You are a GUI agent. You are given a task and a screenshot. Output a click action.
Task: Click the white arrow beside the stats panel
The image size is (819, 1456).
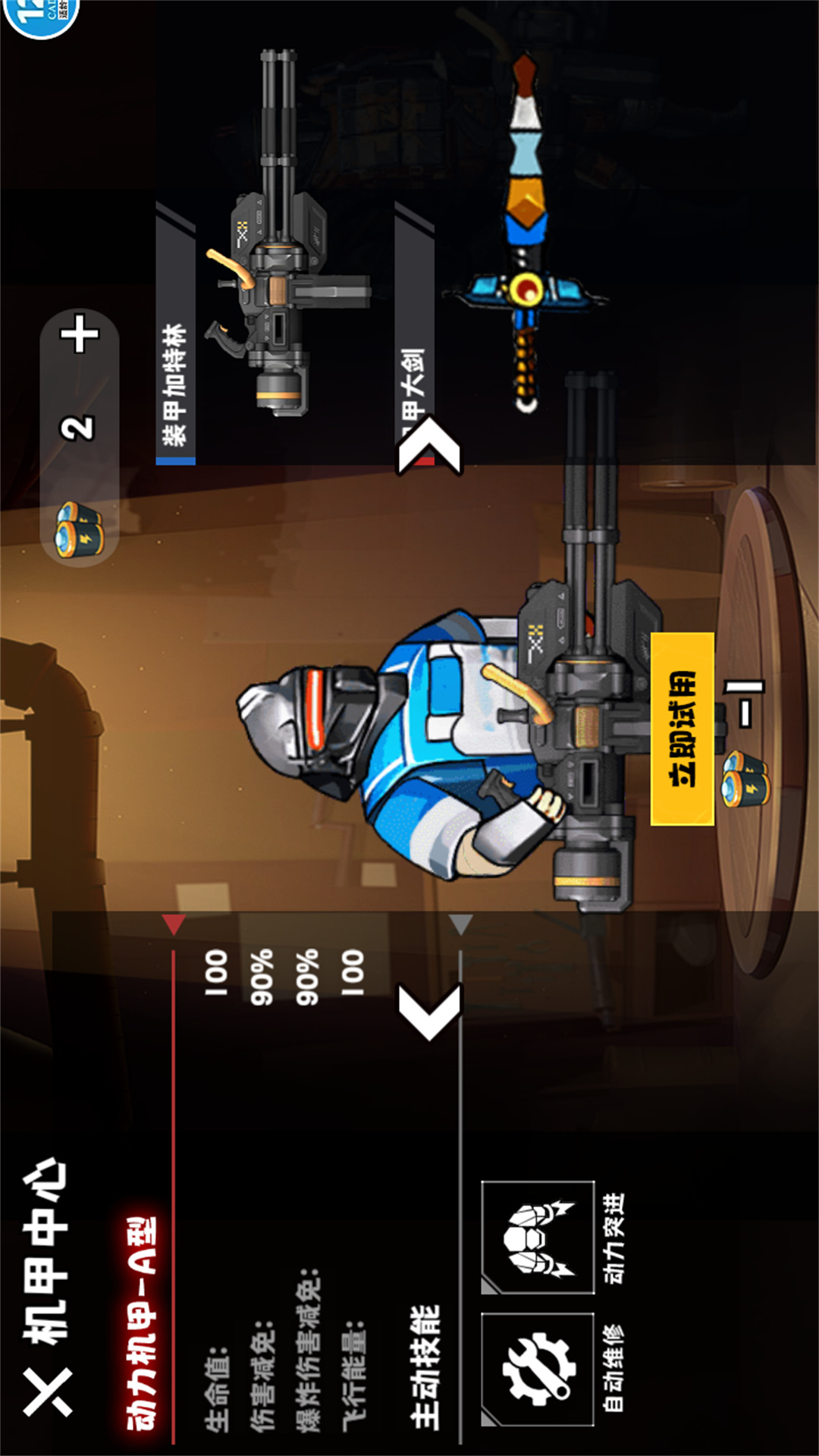click(x=430, y=1012)
